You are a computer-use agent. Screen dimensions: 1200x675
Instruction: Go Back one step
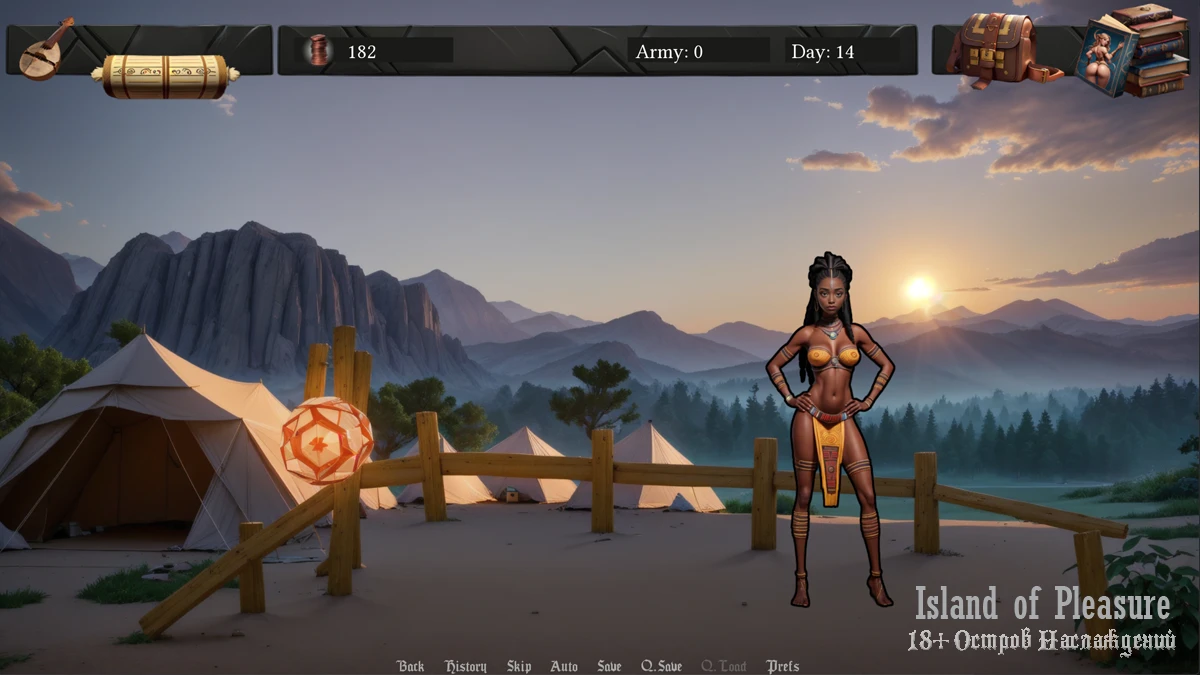[410, 666]
